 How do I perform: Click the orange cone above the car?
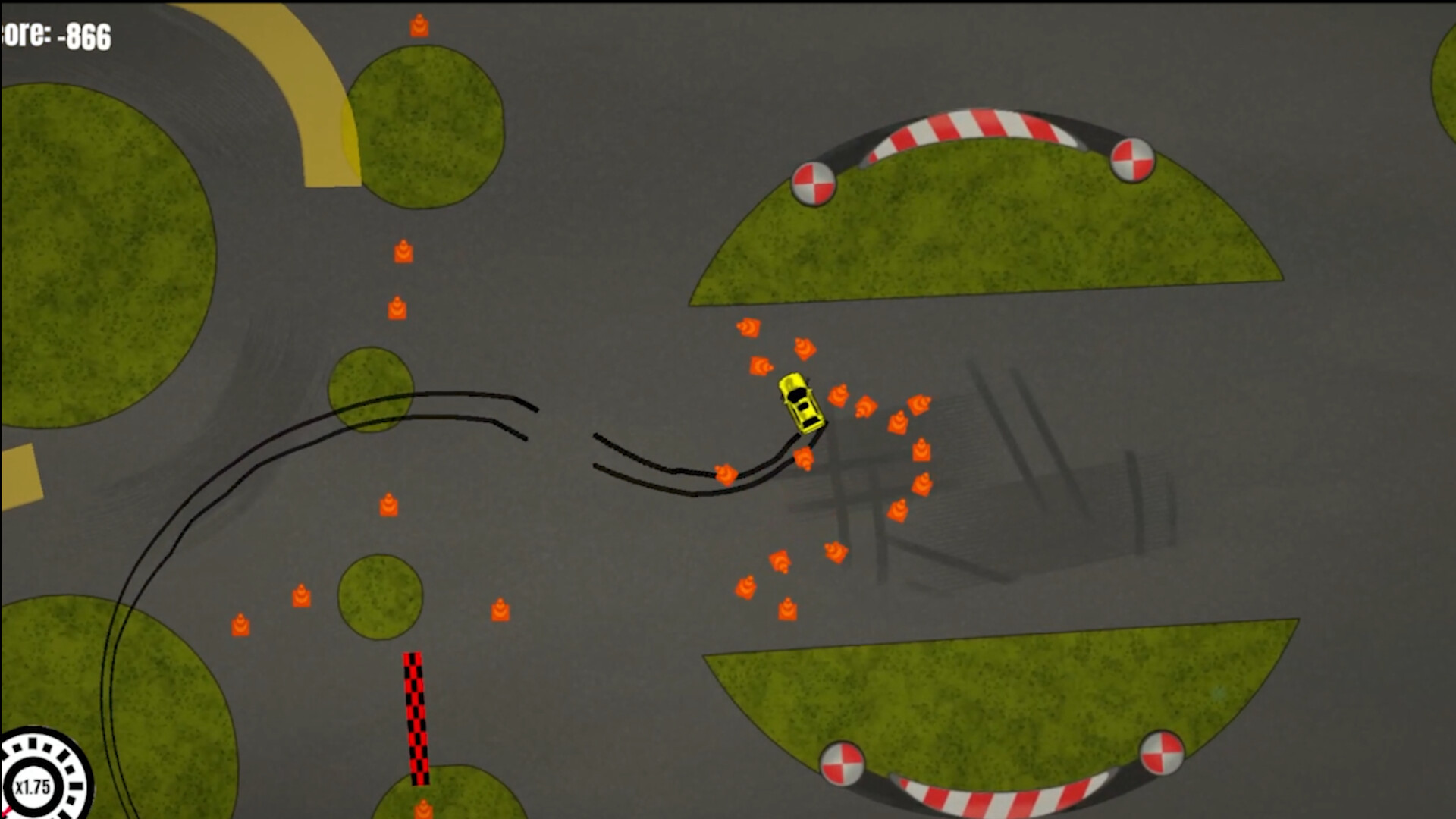(x=805, y=349)
